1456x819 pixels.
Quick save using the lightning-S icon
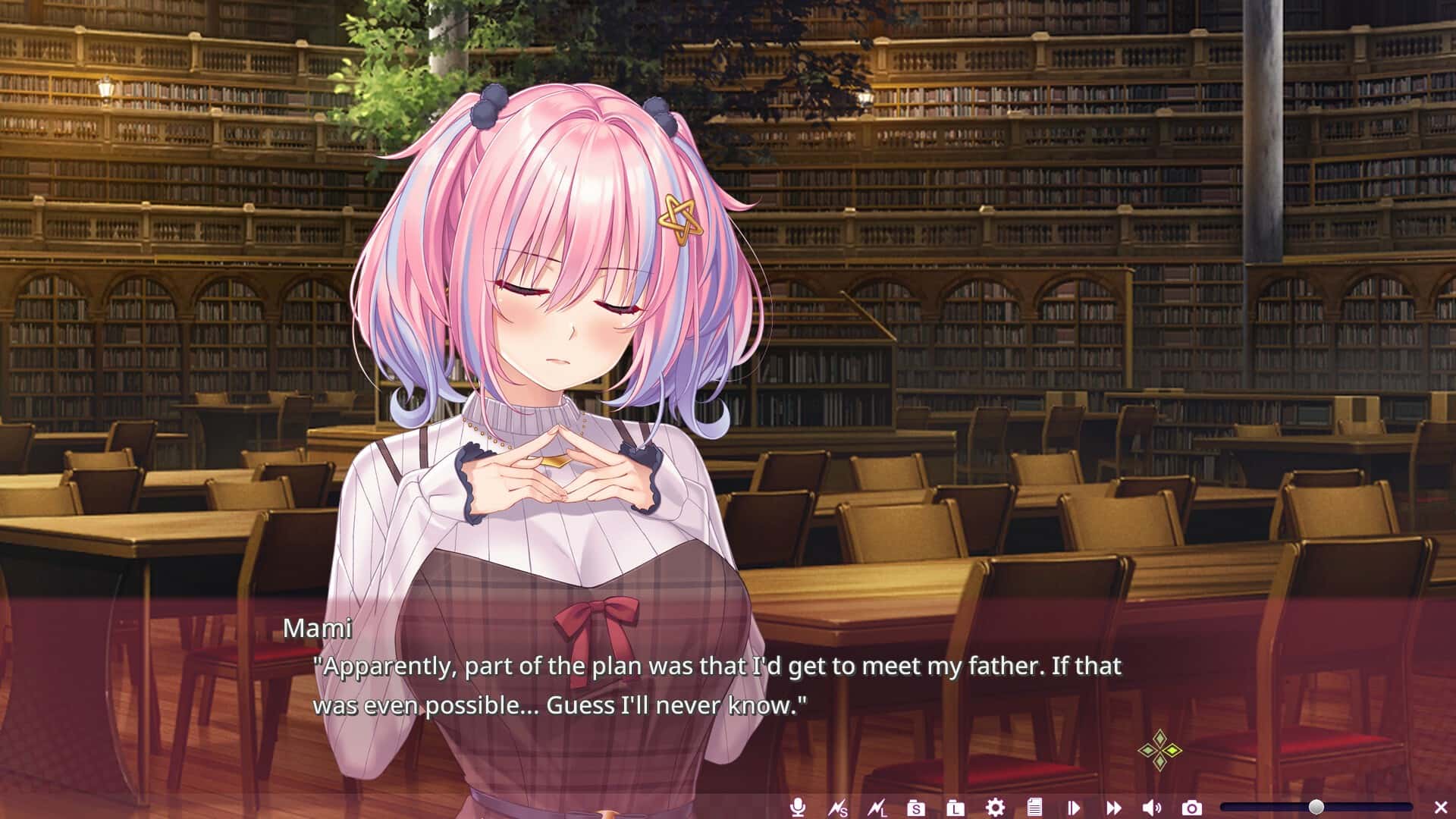[x=838, y=807]
